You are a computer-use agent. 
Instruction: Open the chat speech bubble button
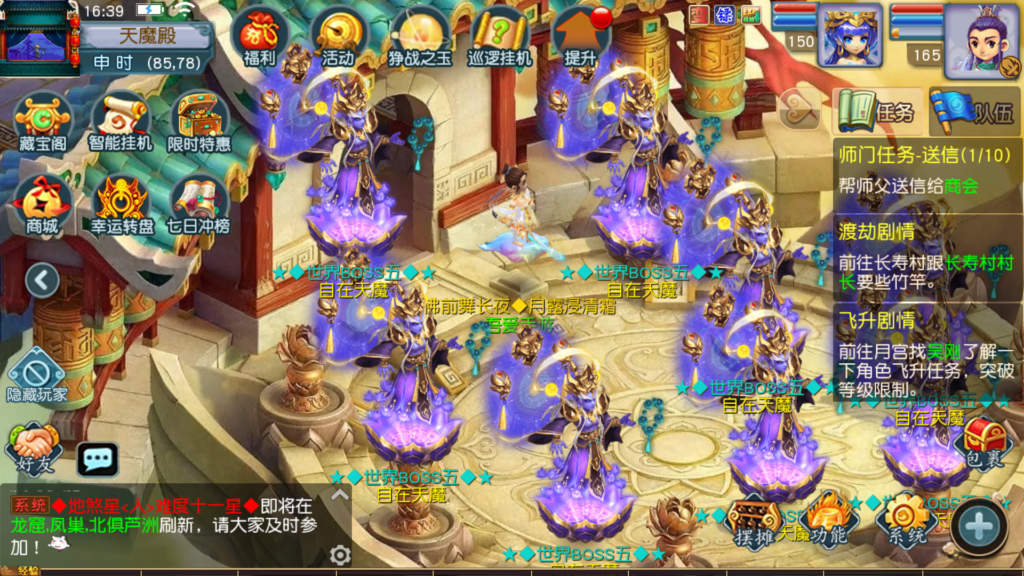[97, 459]
